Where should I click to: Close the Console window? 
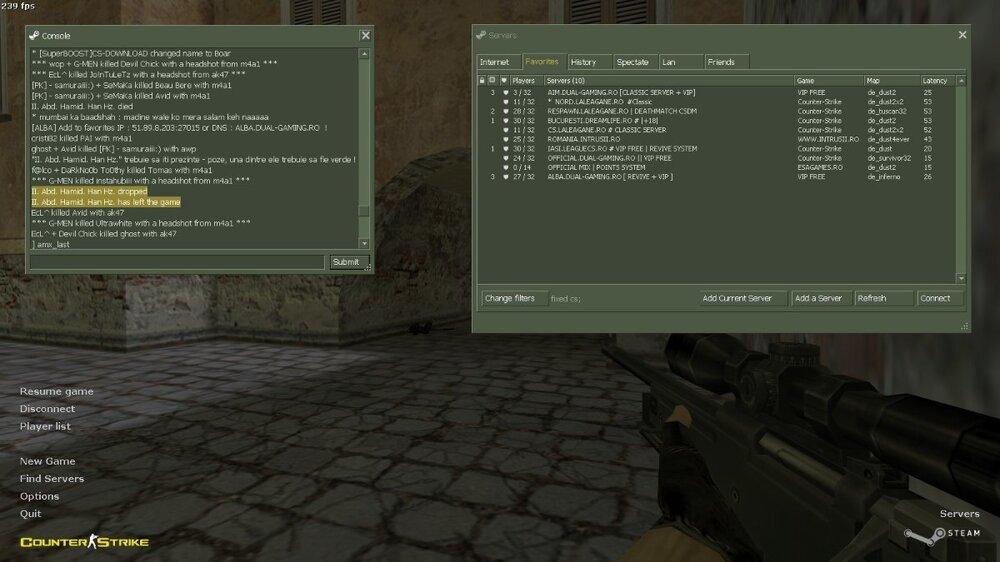(x=365, y=35)
